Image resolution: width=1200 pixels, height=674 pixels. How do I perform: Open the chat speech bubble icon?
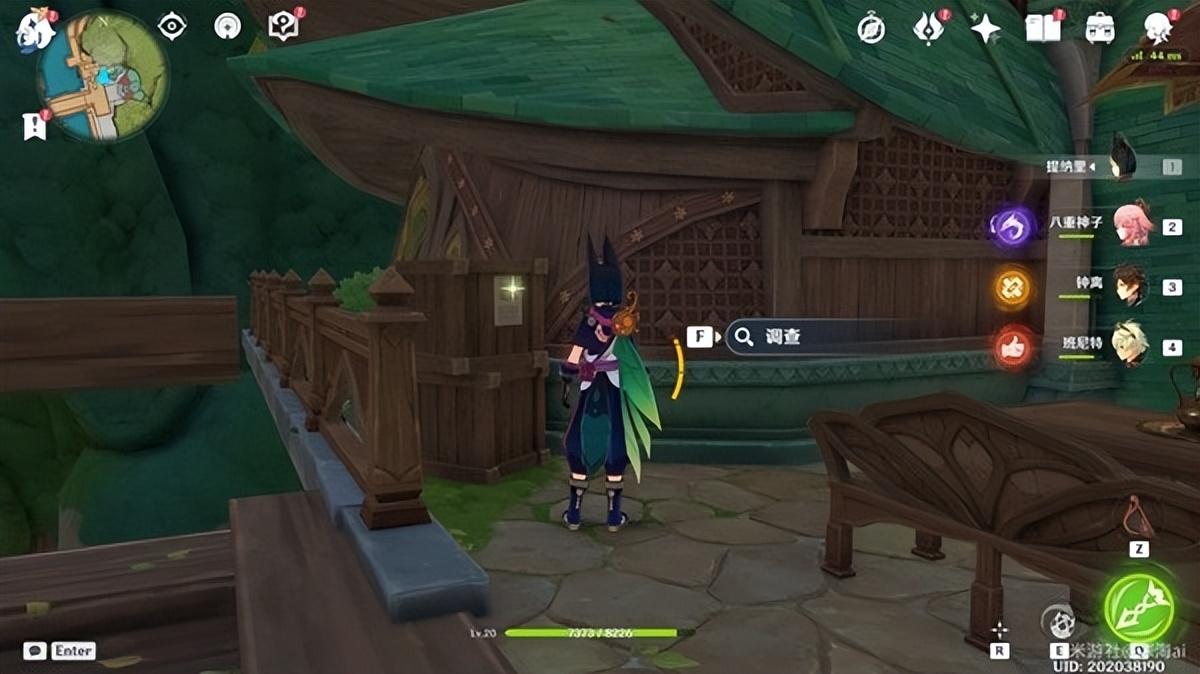pos(35,651)
